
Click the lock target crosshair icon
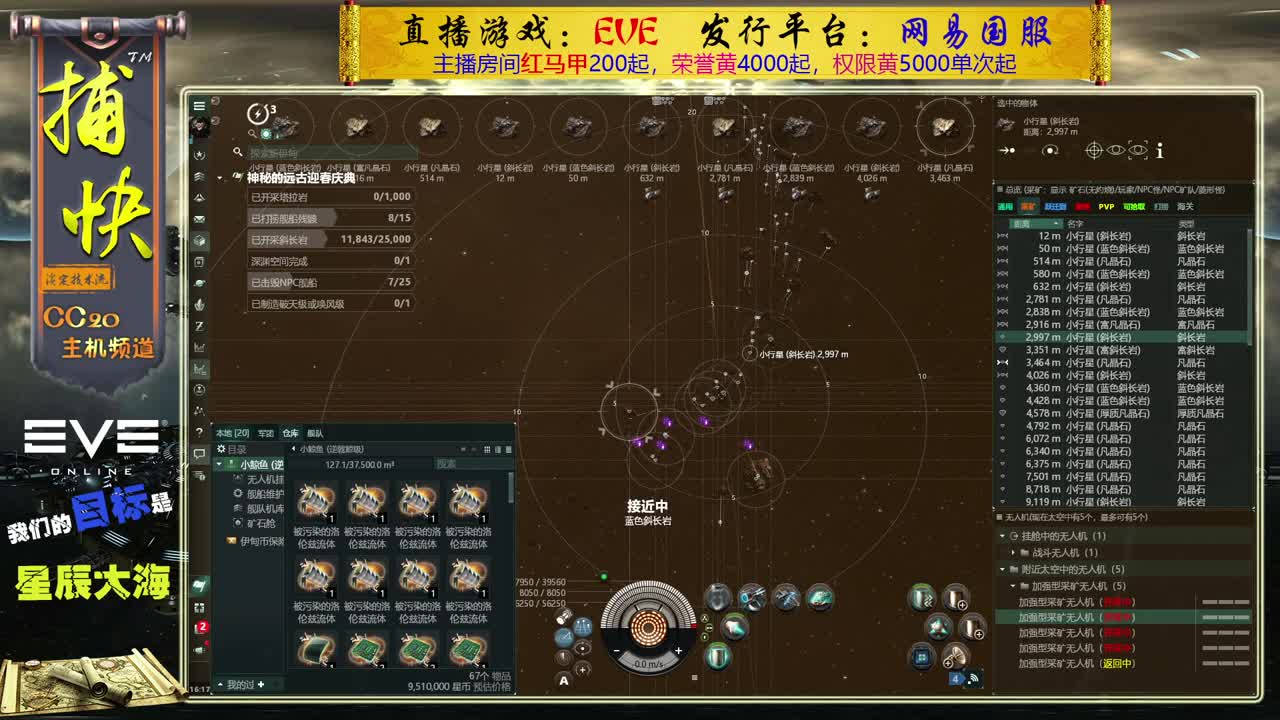(x=1094, y=150)
